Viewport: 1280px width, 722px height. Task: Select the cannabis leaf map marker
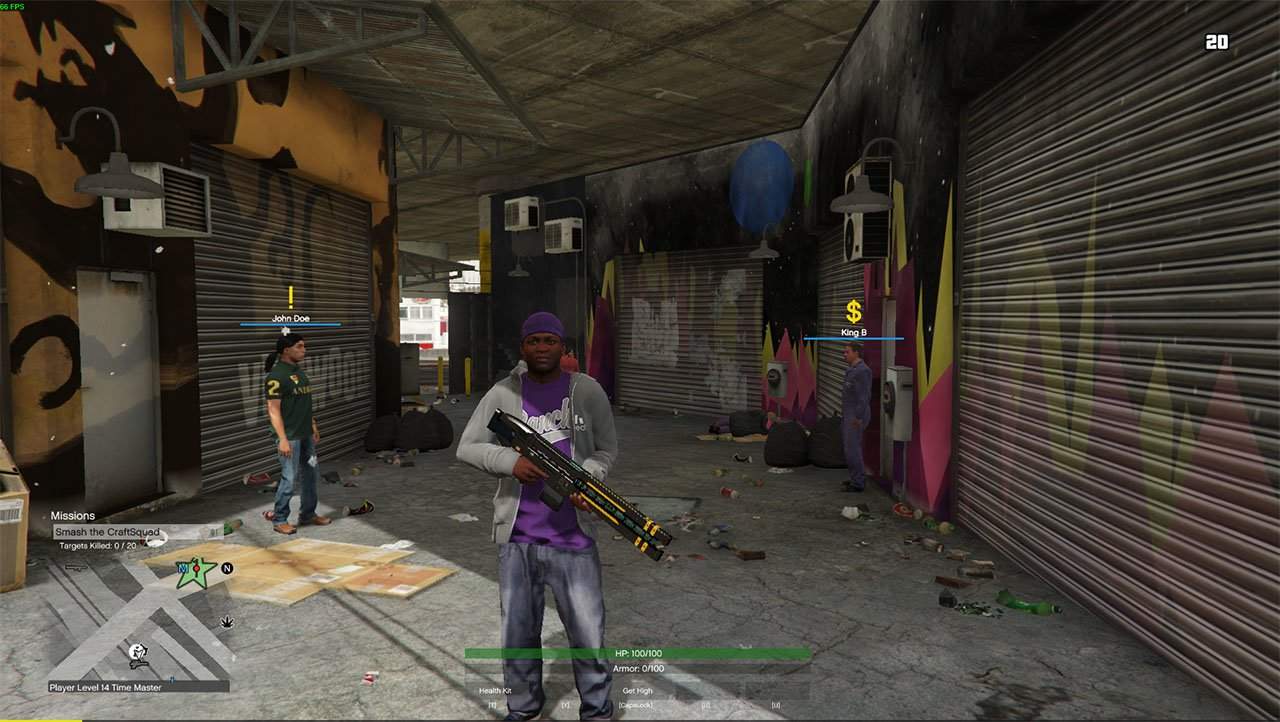(x=227, y=622)
